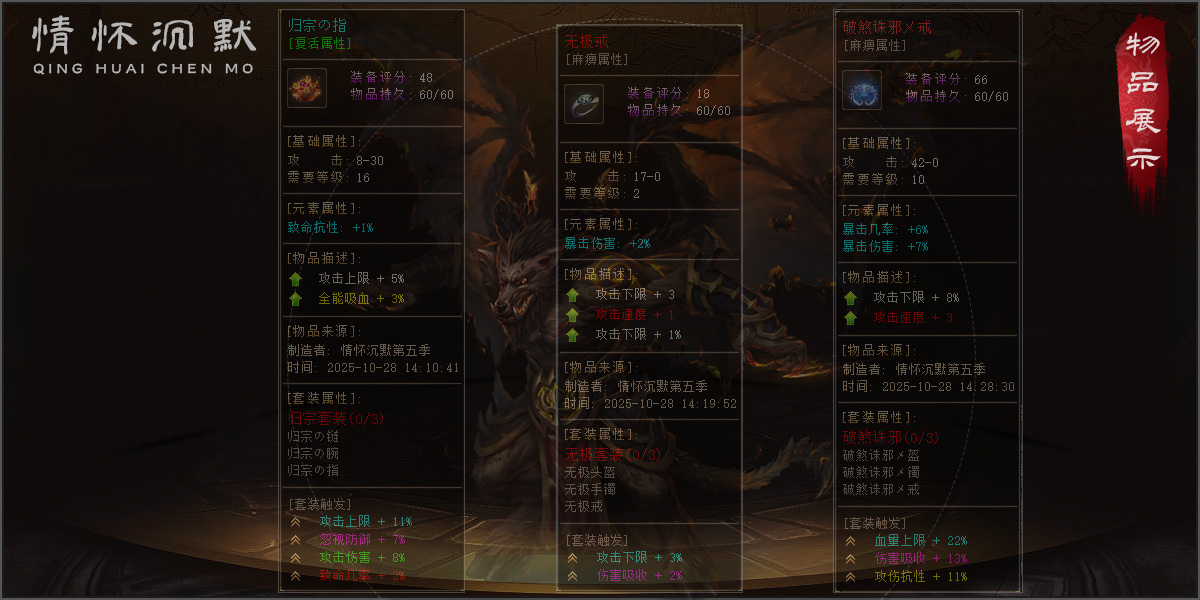Click the 归宗の指 ring item icon
The height and width of the screenshot is (600, 1200).
307,88
